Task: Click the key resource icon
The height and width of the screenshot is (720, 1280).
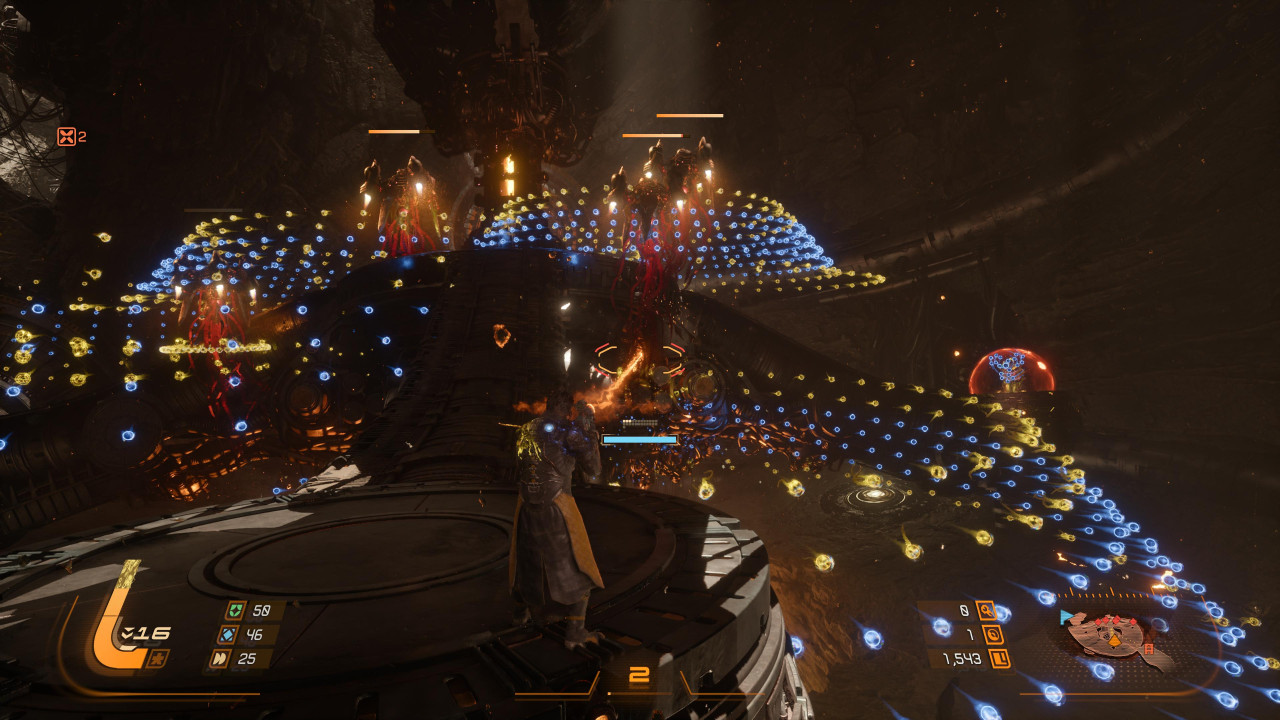Action: 987,609
